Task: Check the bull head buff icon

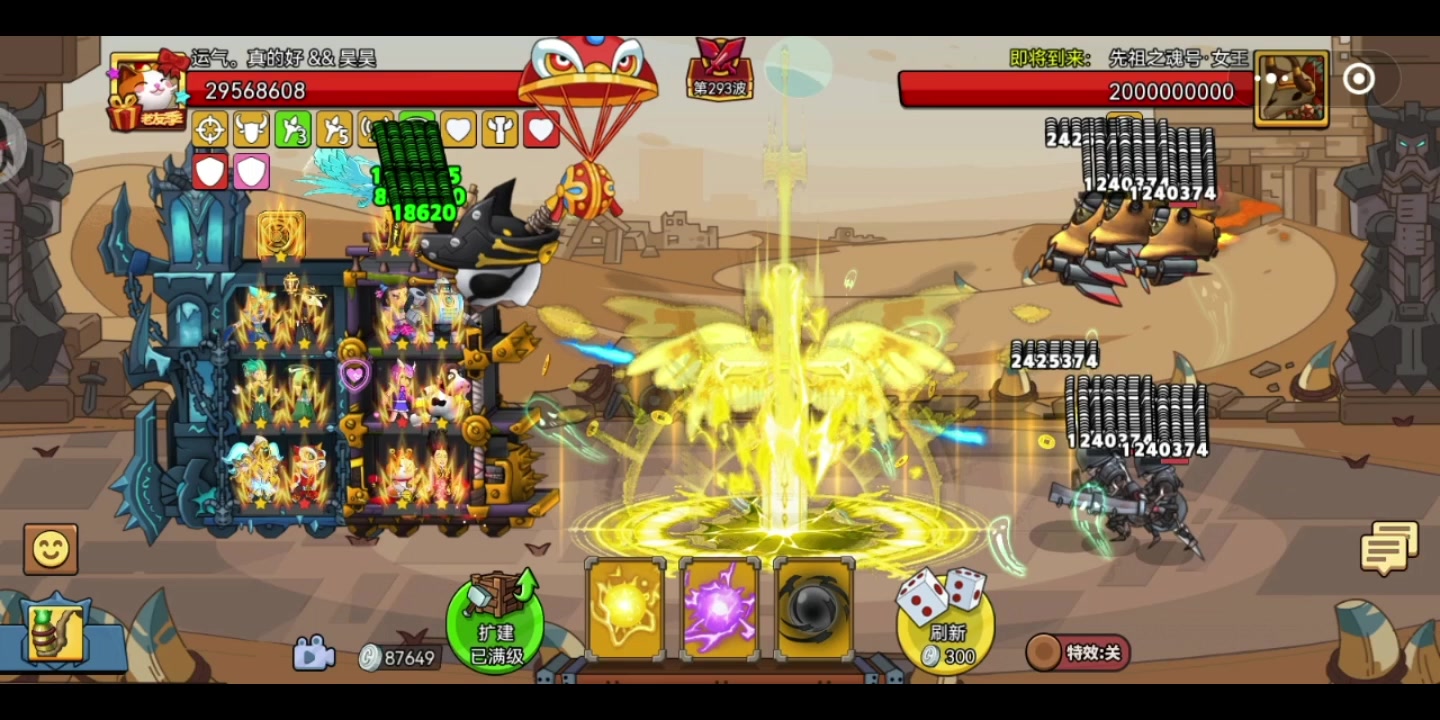Action: [251, 129]
